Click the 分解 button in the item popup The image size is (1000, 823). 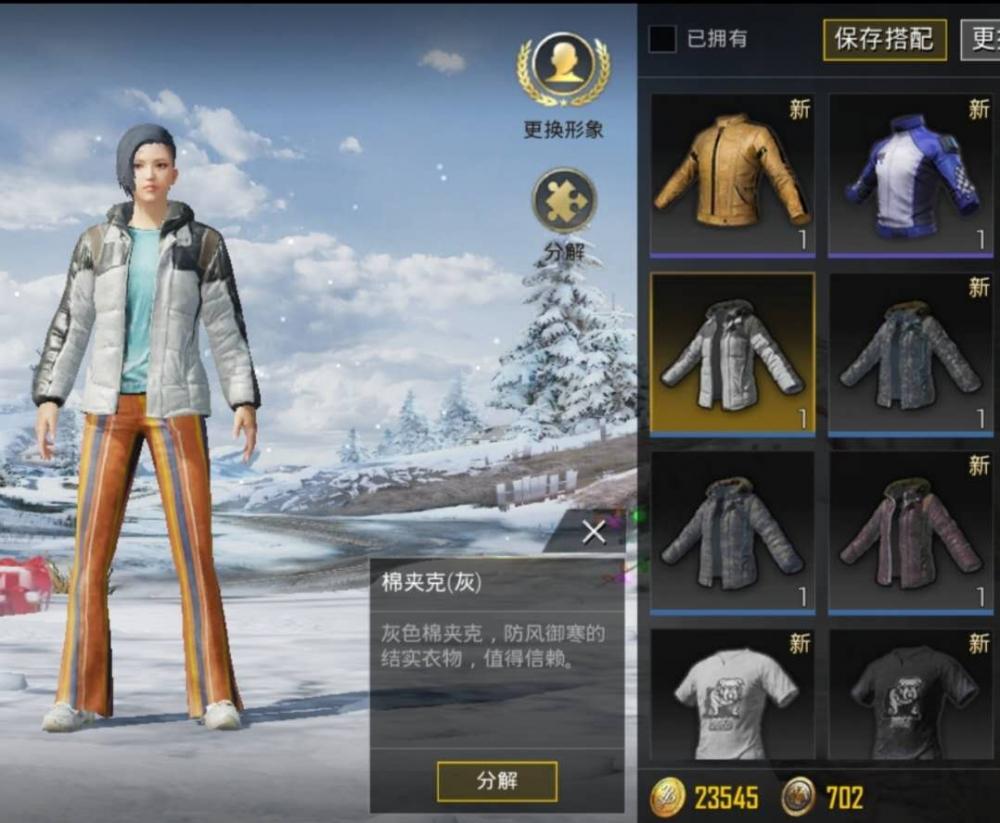[497, 781]
